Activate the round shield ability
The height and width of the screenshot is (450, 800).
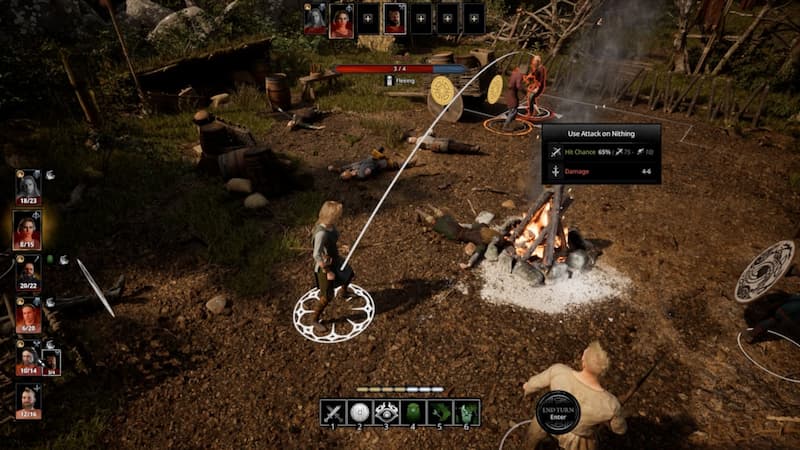tap(360, 412)
